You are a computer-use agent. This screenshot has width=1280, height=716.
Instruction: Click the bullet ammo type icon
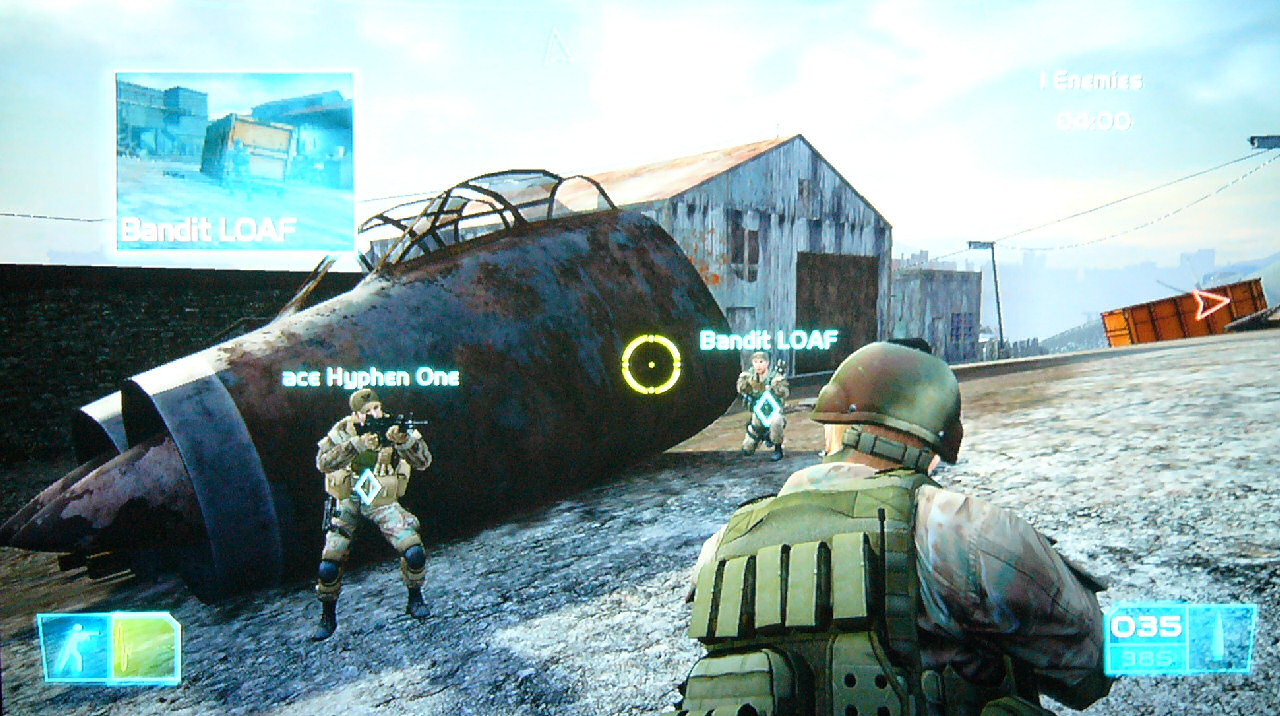(x=1220, y=638)
